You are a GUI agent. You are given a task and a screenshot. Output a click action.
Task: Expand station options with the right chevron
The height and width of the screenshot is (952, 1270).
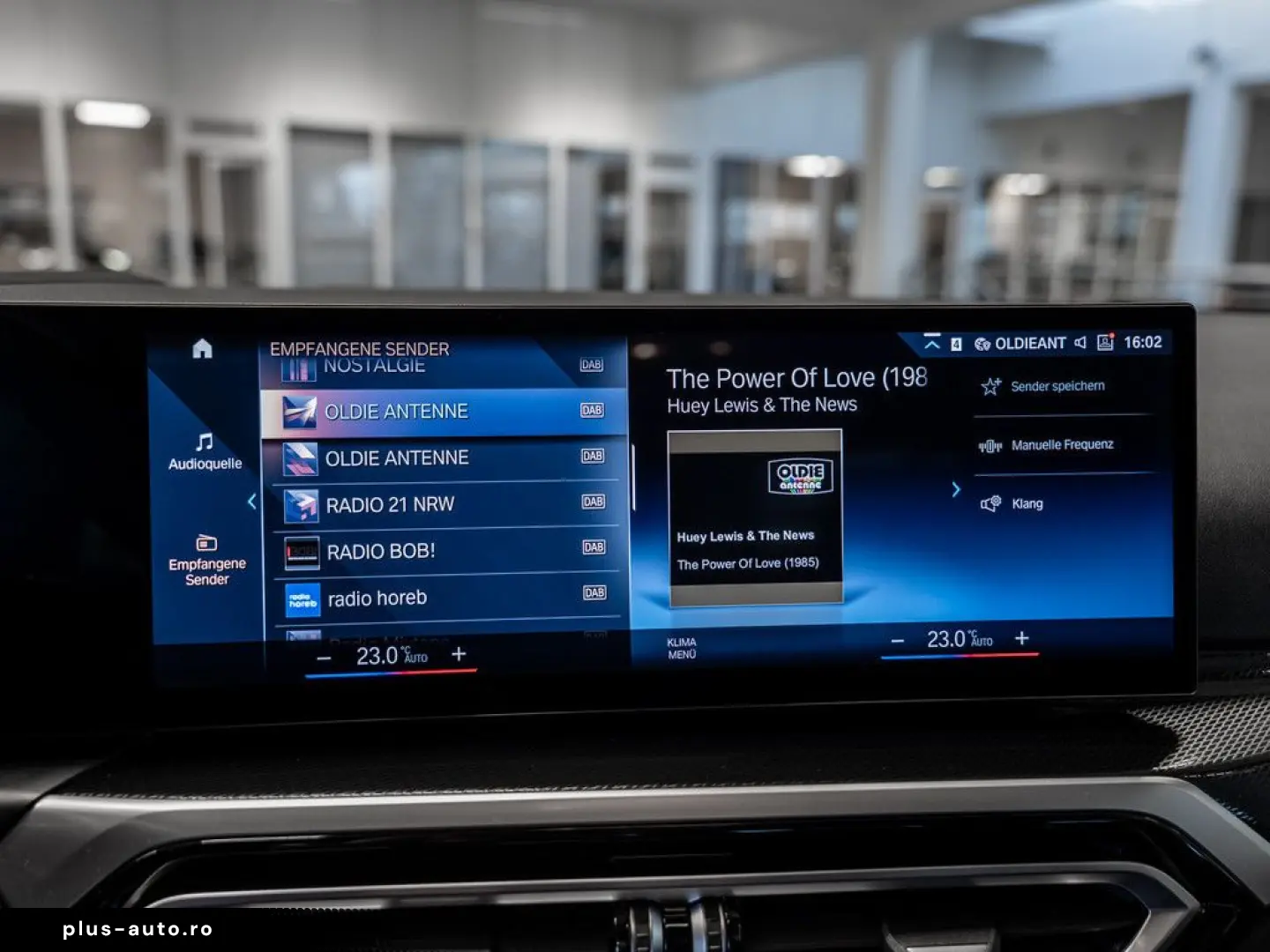(956, 489)
